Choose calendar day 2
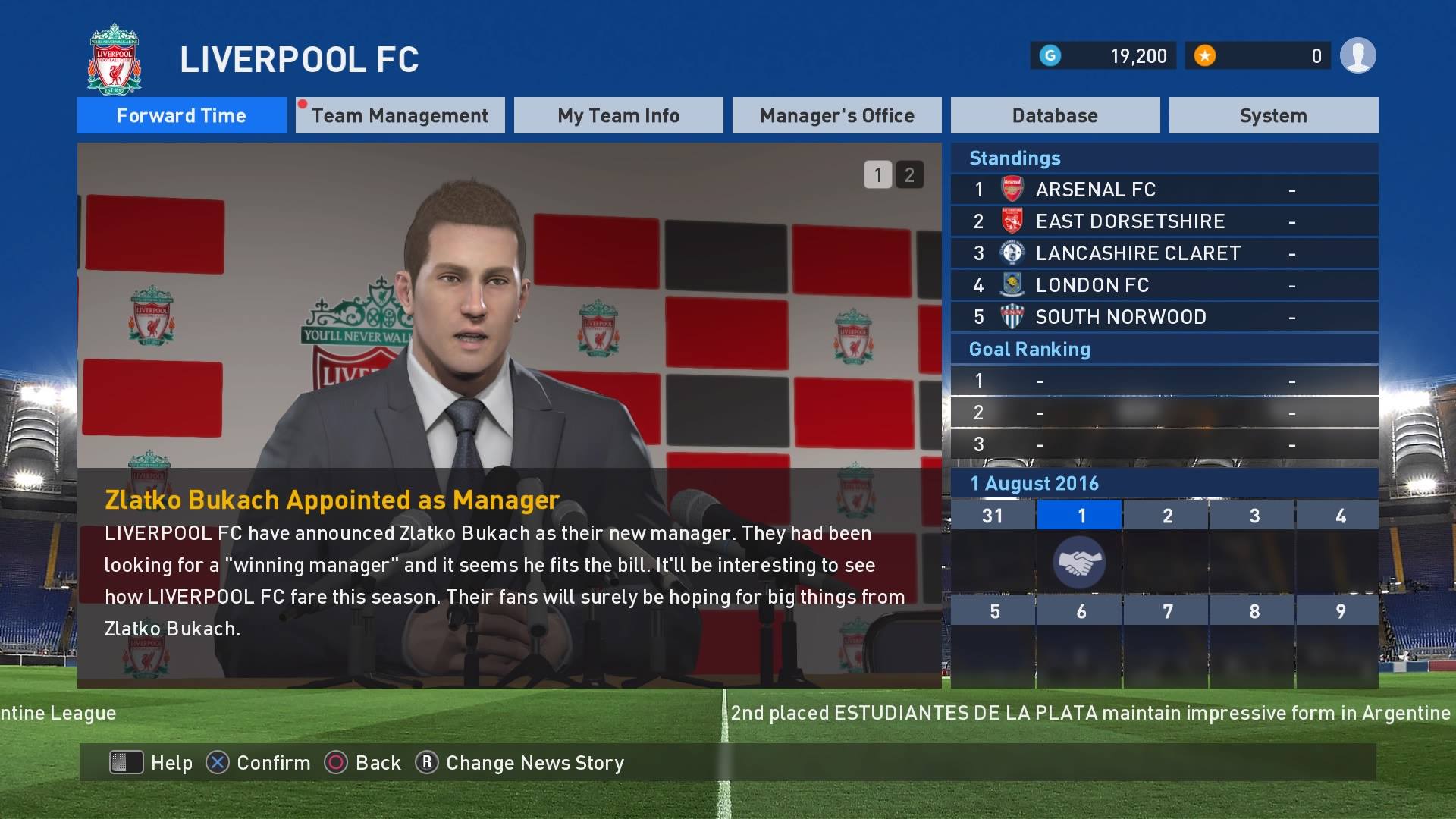Image resolution: width=1456 pixels, height=819 pixels. pos(1167,516)
